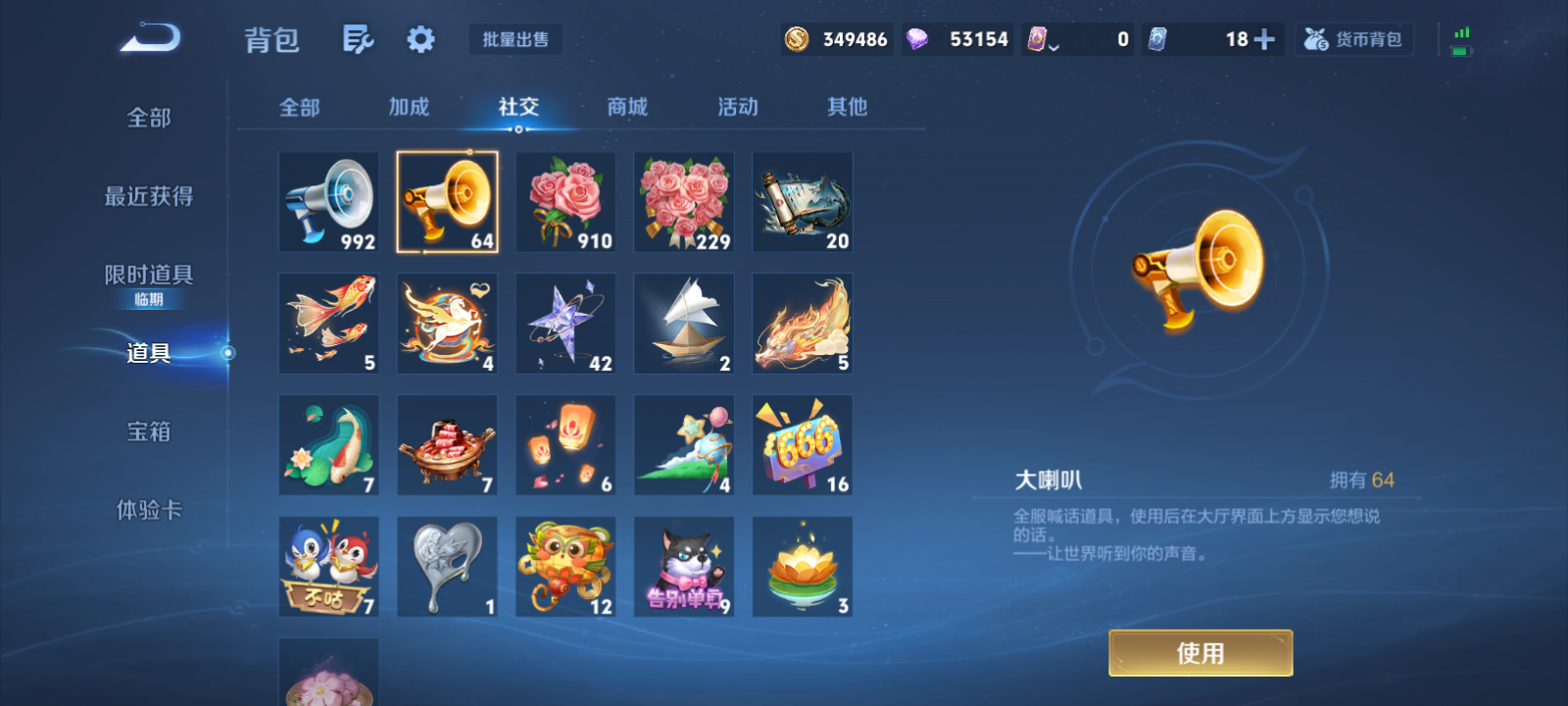Open the 货币背包 money bag panel
The image size is (1568, 706).
pos(1353,39)
